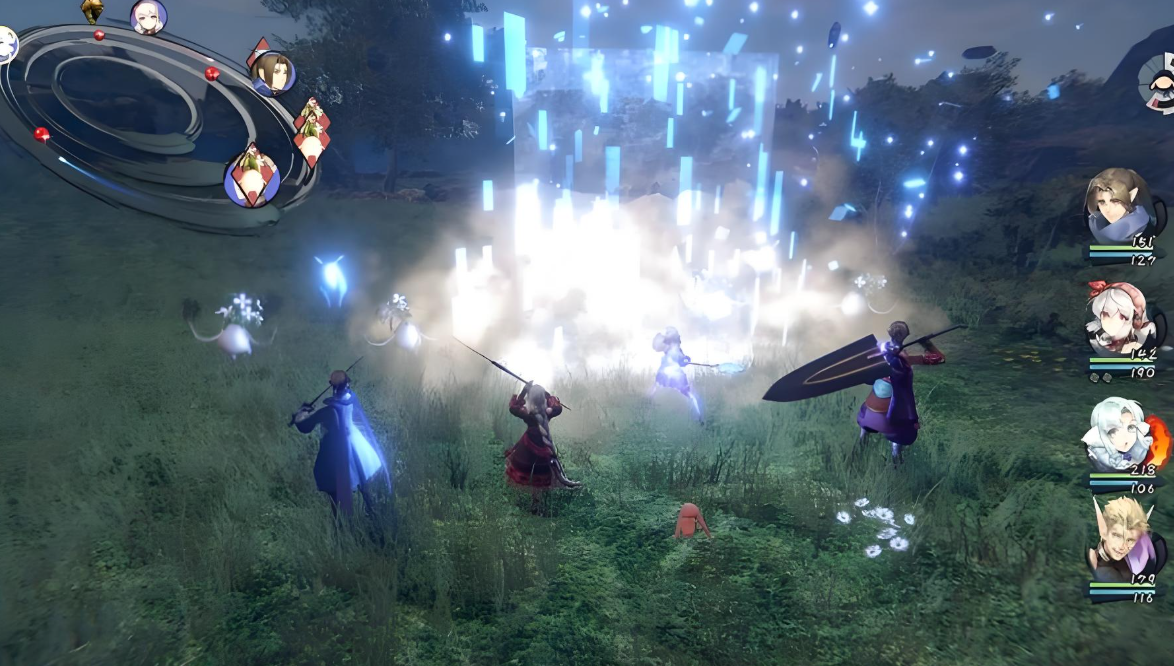Viewport: 1174px width, 666px height.
Task: Select the silver-haired party member with flame icon
Action: (1118, 432)
